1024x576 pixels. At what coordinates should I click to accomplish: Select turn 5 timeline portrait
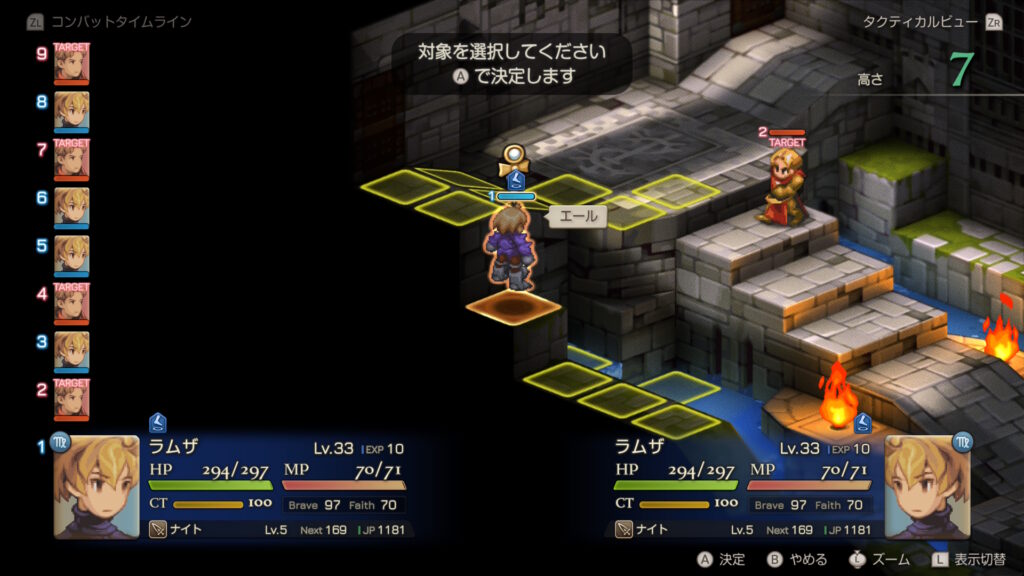tap(71, 254)
